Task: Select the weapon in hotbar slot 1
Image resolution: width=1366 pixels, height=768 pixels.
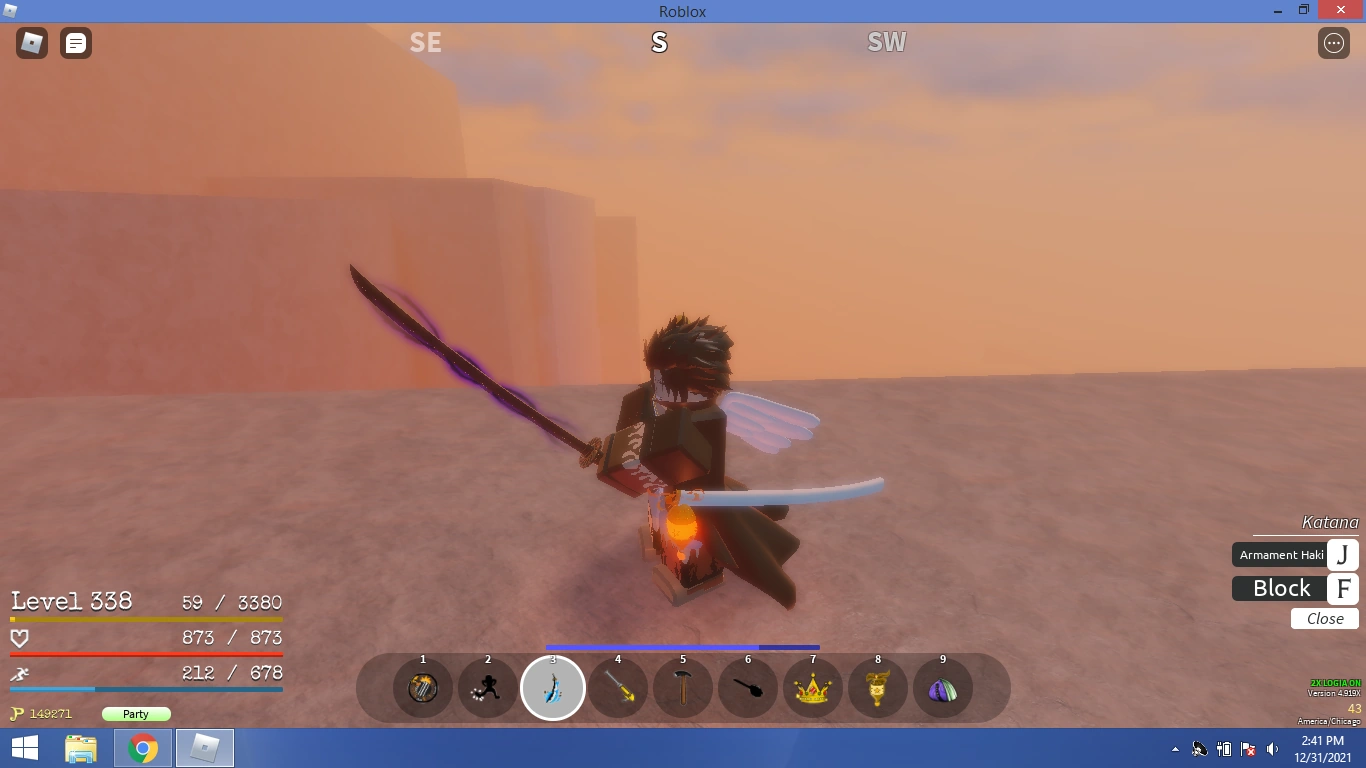Action: pos(422,687)
